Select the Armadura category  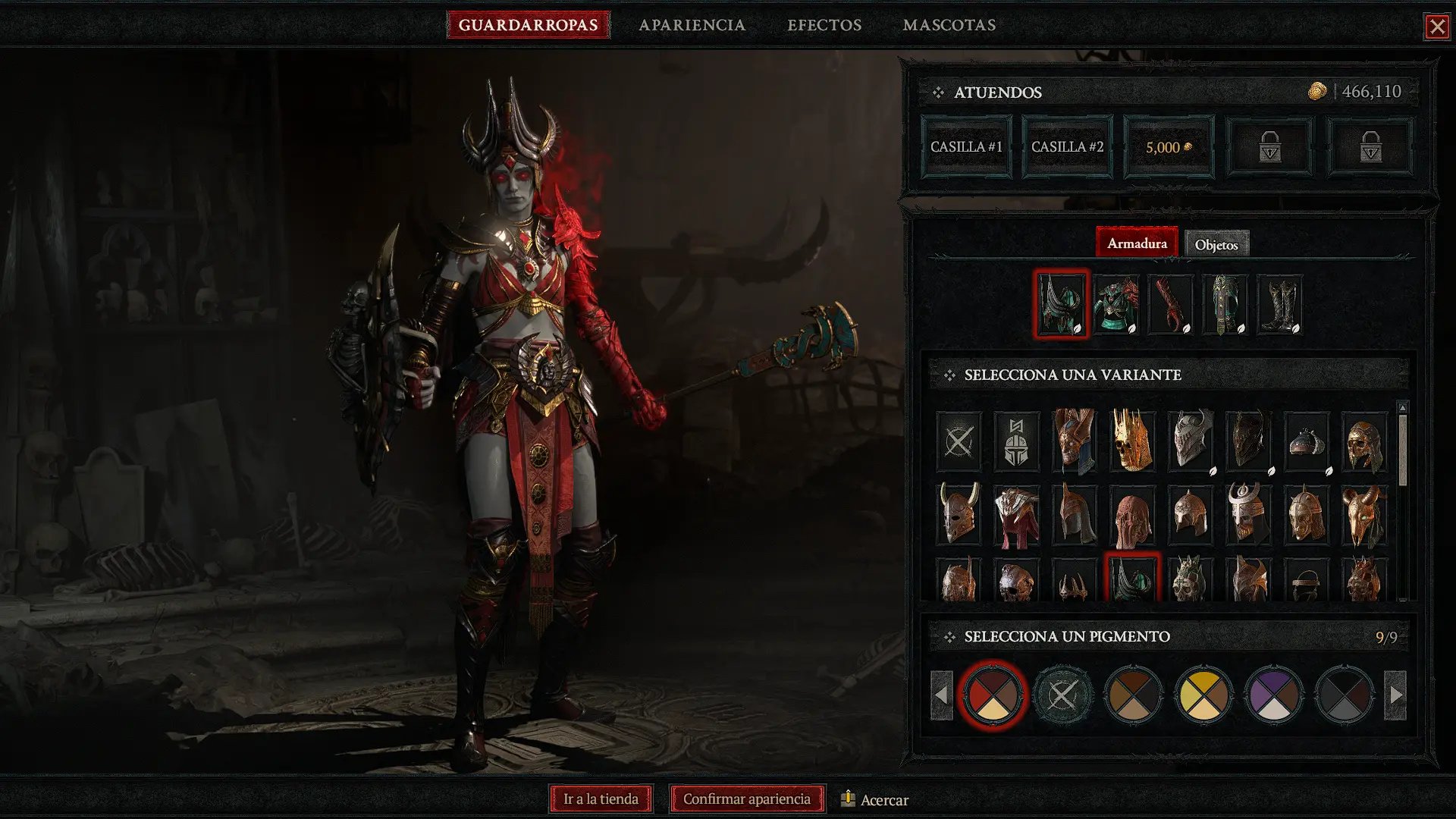[1136, 243]
